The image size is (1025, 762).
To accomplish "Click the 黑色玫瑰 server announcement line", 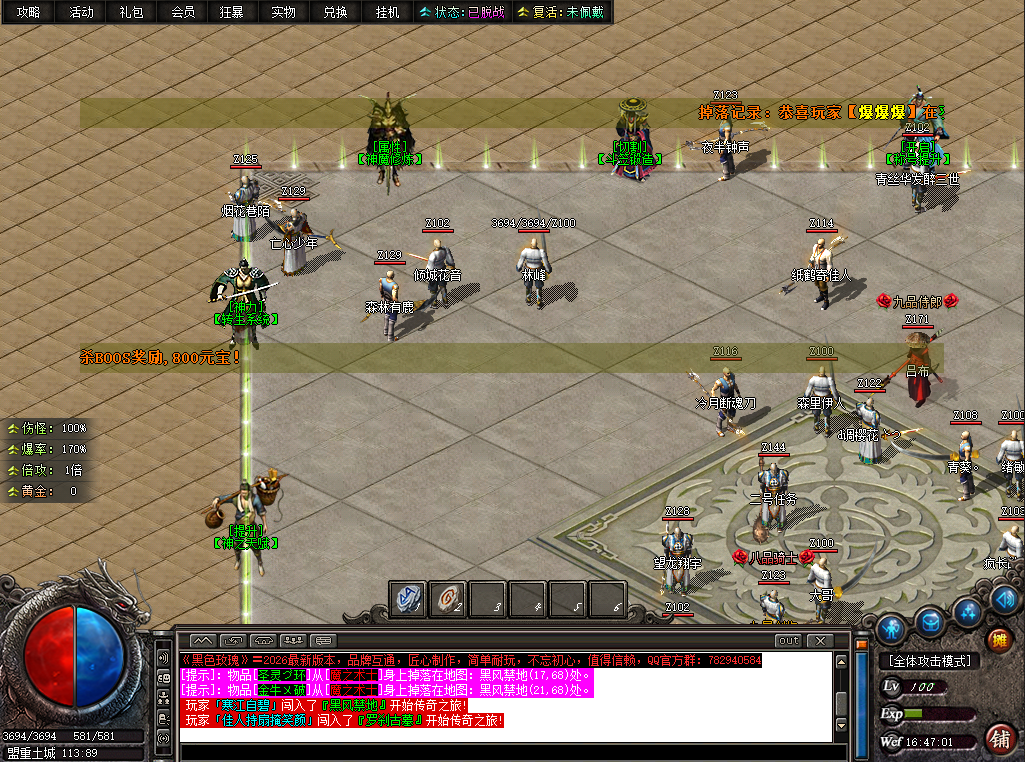I will click(x=470, y=661).
